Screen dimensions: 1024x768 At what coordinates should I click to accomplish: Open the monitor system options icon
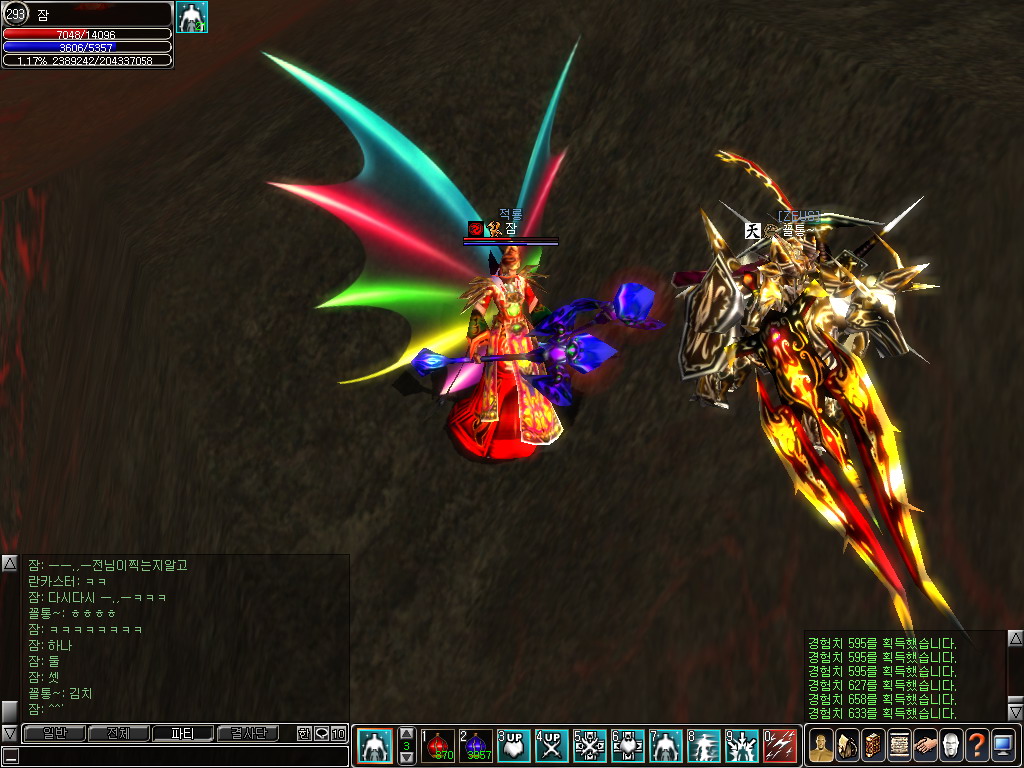(1003, 745)
